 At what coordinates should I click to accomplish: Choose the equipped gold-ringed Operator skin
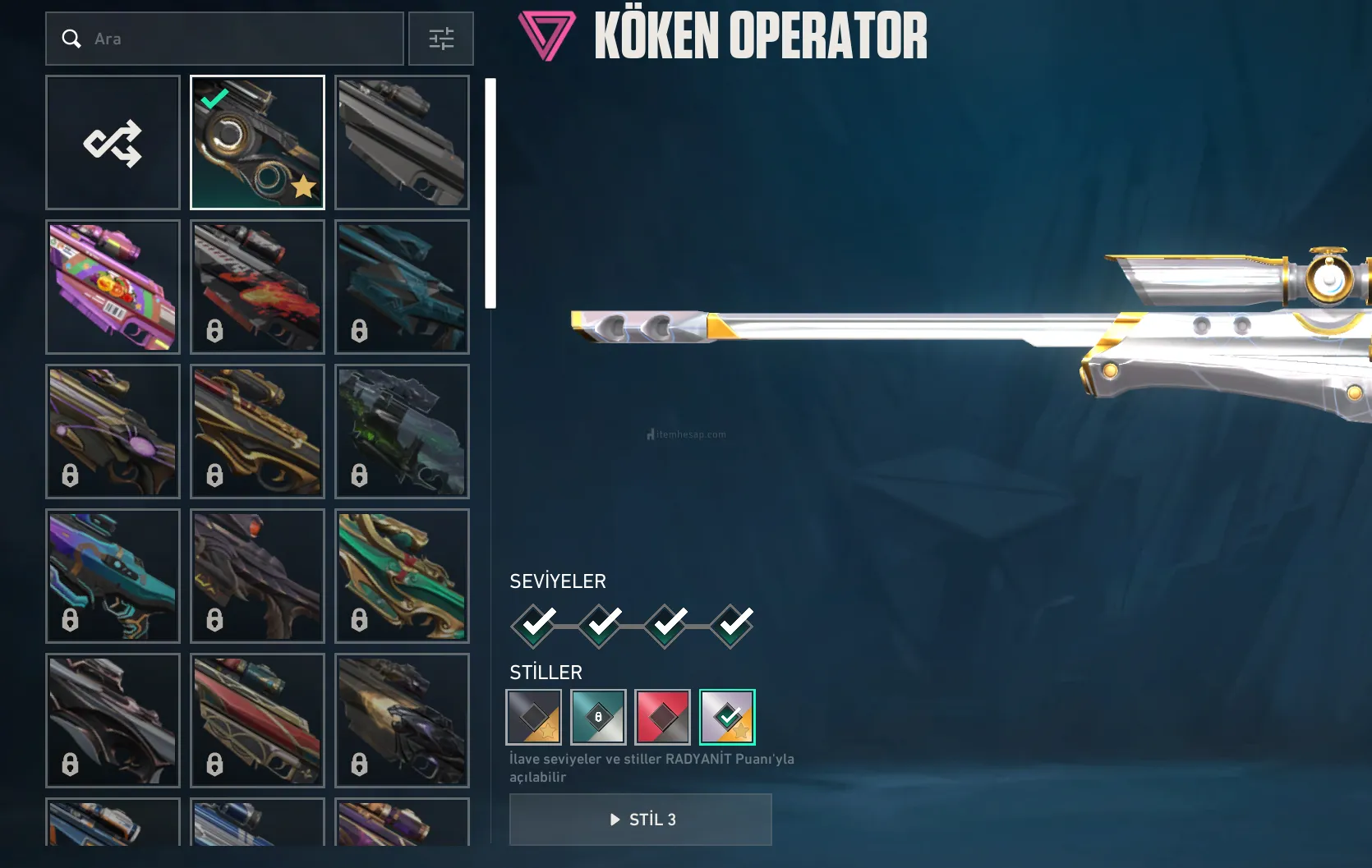257,142
